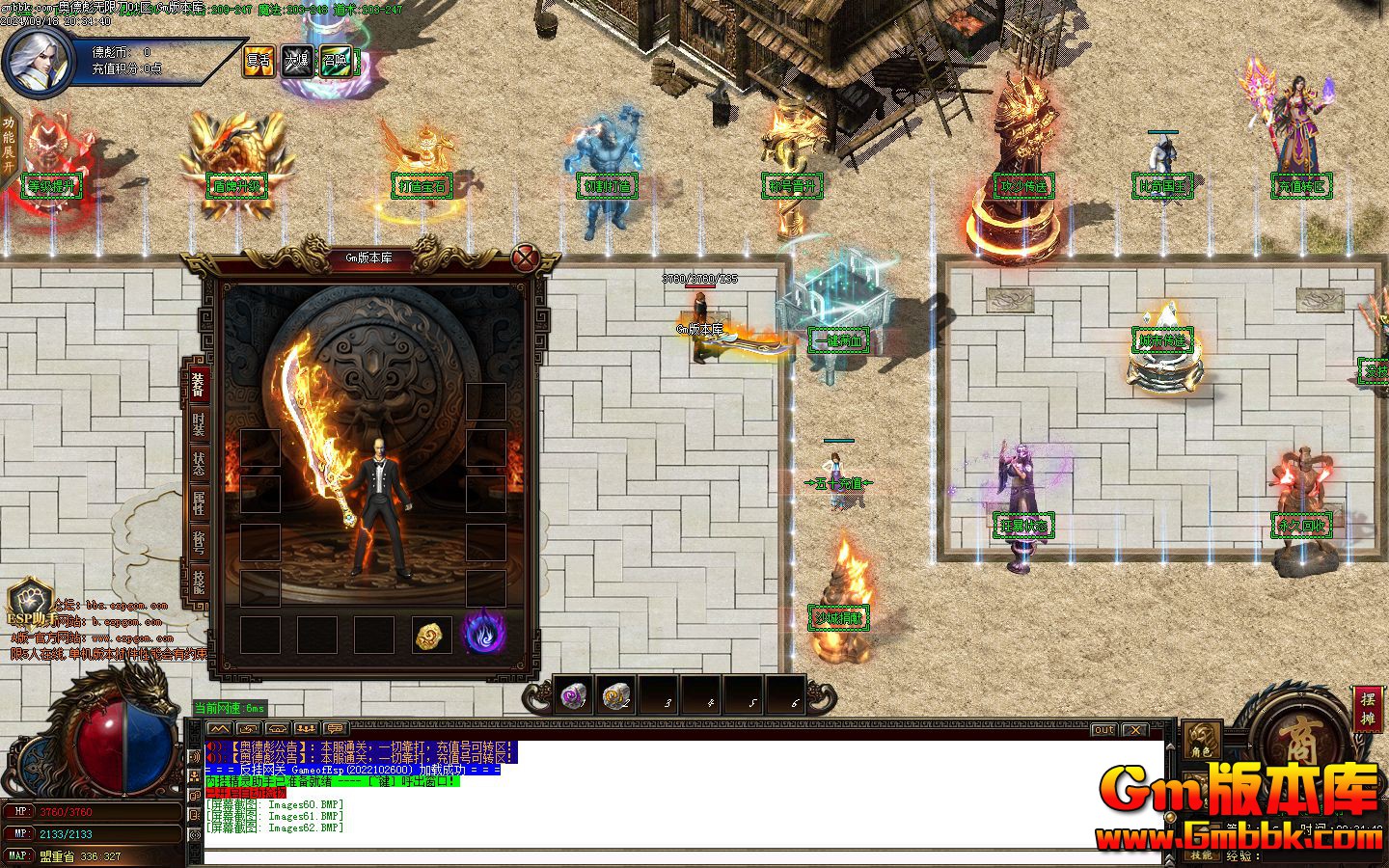Switch to the 属性 attributes tab
This screenshot has height=868, width=1389.
(198, 502)
